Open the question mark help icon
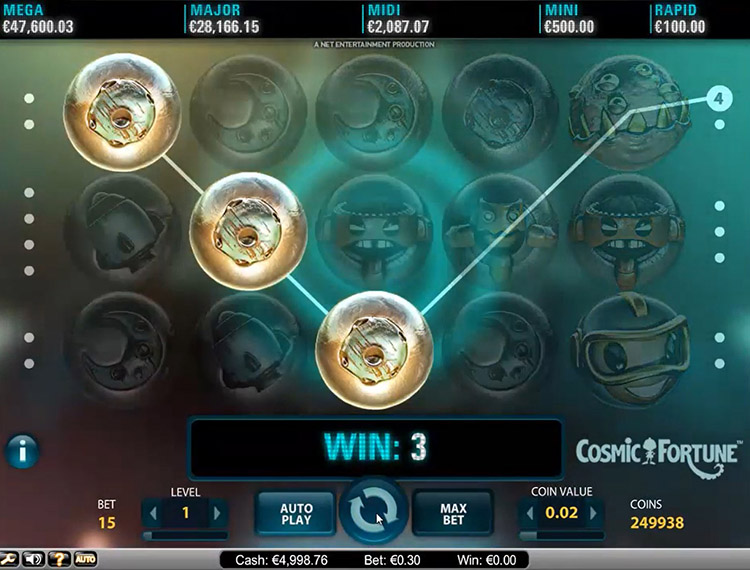Image resolution: width=750 pixels, height=570 pixels. pos(60,559)
